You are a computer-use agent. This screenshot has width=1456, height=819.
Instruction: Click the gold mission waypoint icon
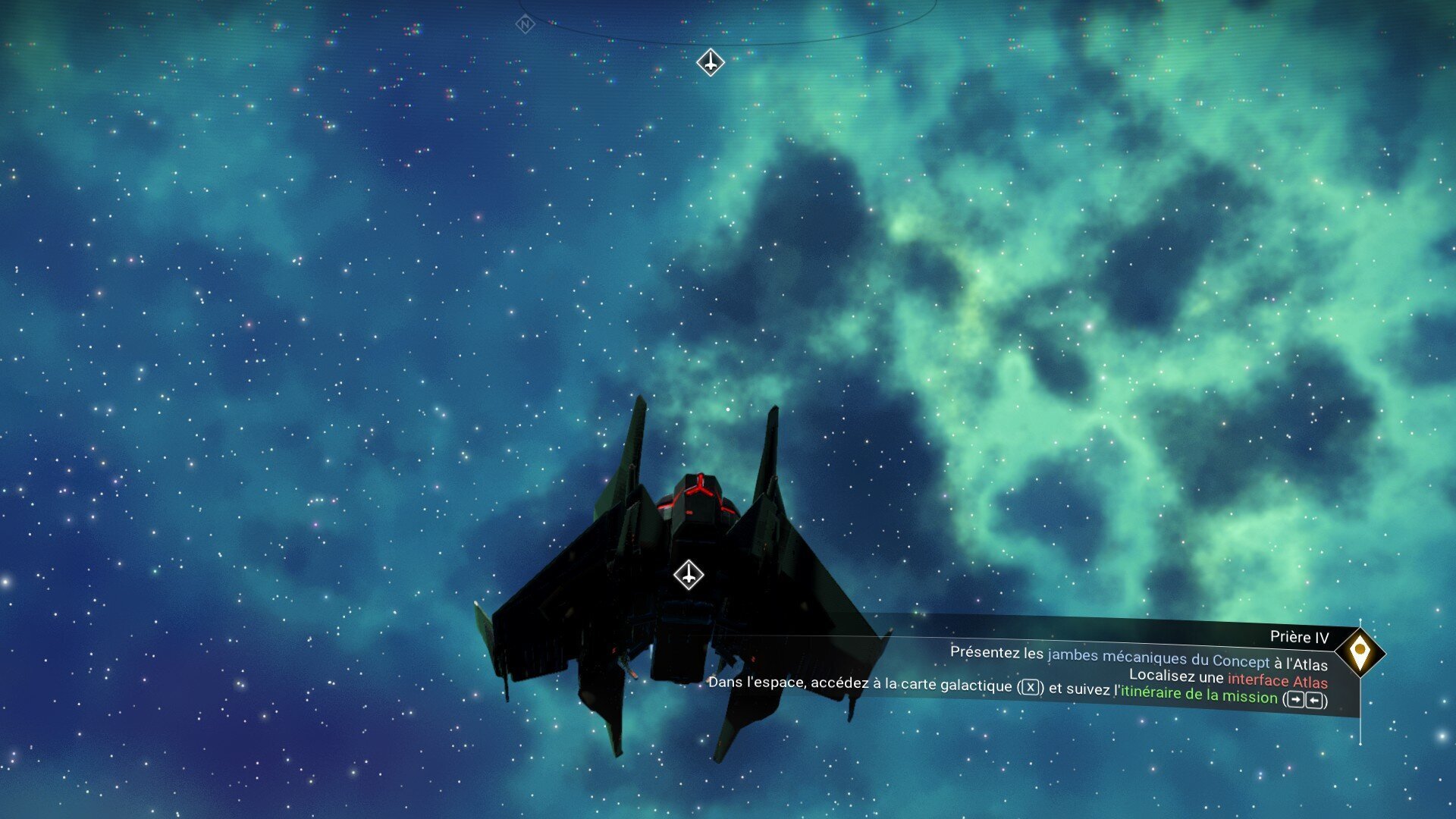(x=1360, y=652)
